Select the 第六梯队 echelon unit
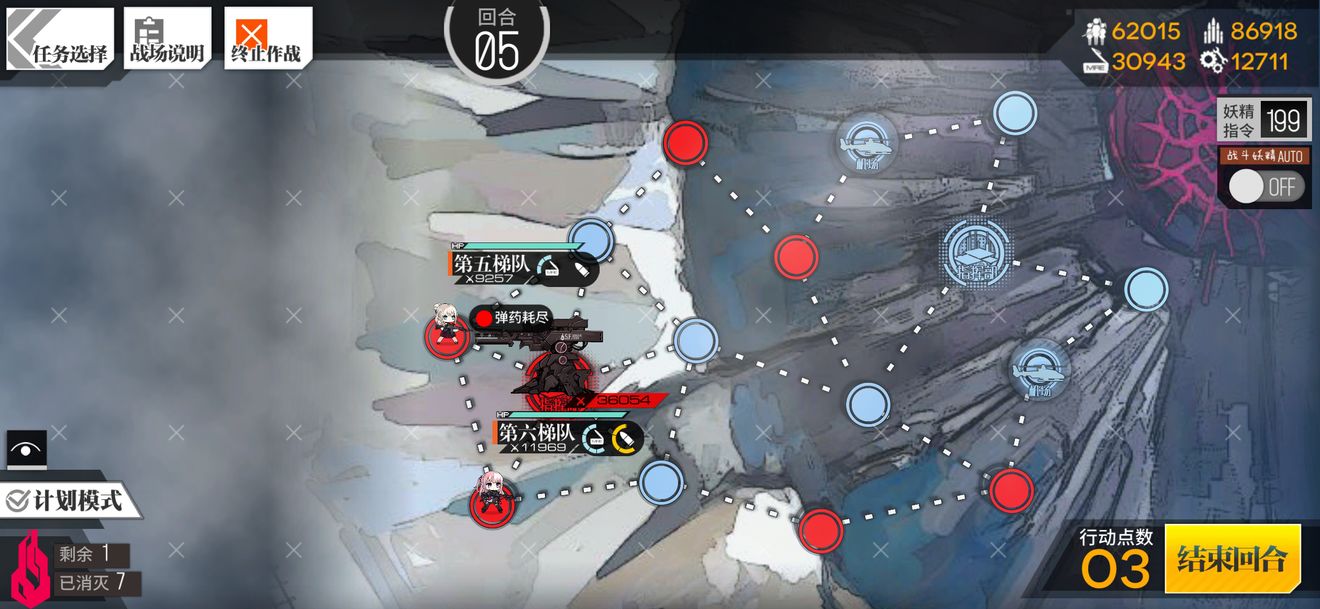The width and height of the screenshot is (1320, 609). [493, 498]
